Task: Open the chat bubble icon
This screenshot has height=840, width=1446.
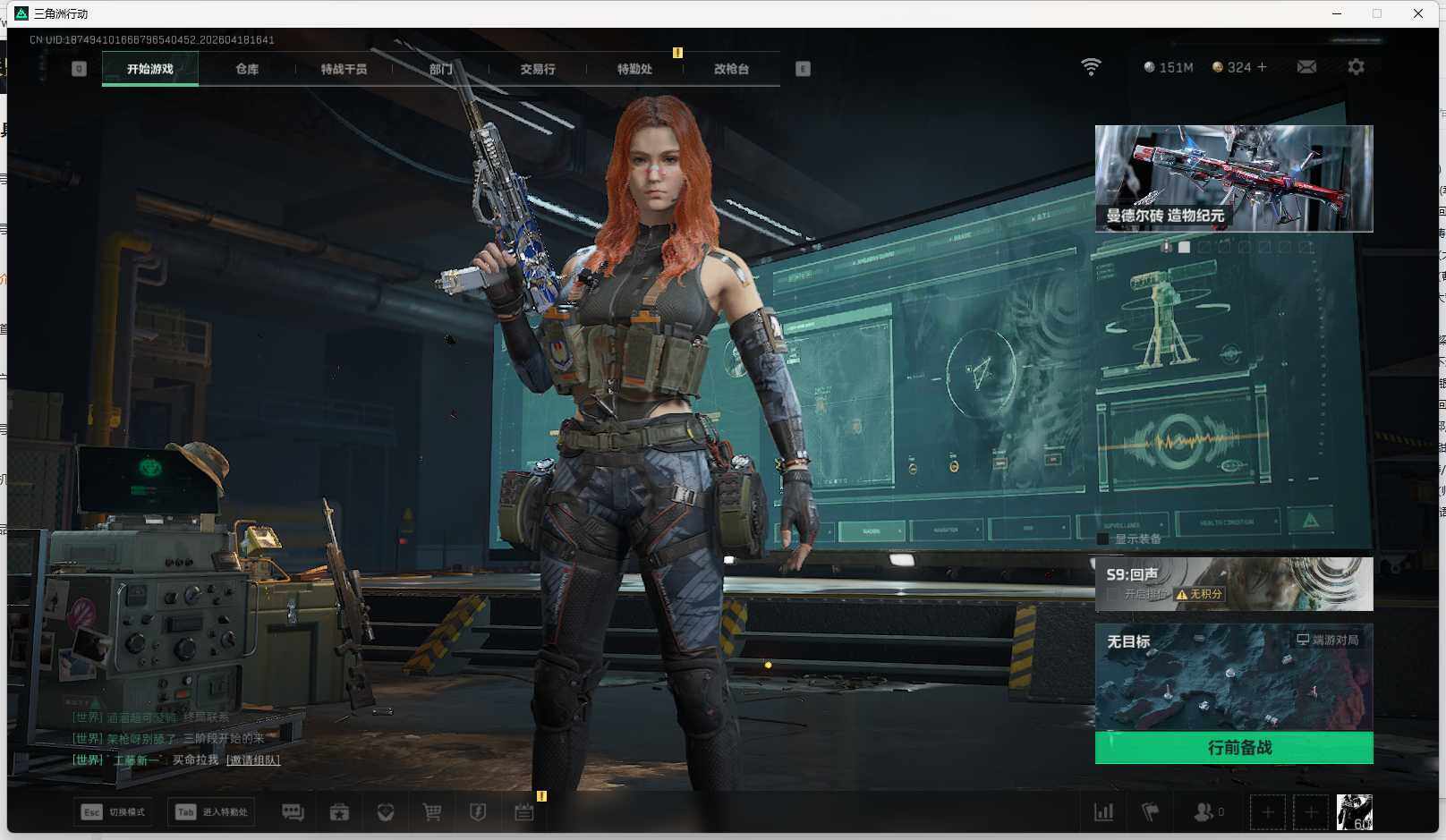Action: (293, 812)
